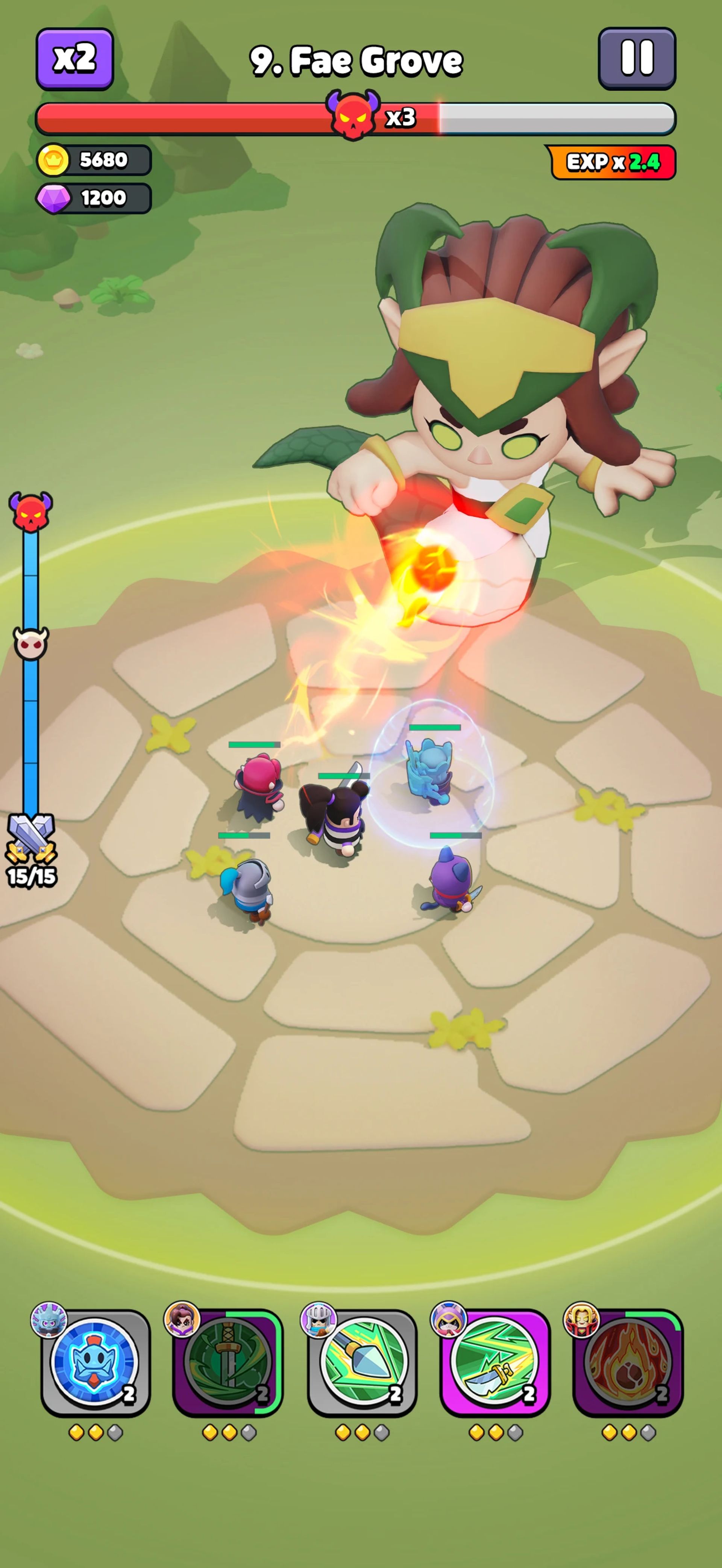The height and width of the screenshot is (1568, 722).
Task: Open the purple gems counter showing 1200
Action: 92,197
